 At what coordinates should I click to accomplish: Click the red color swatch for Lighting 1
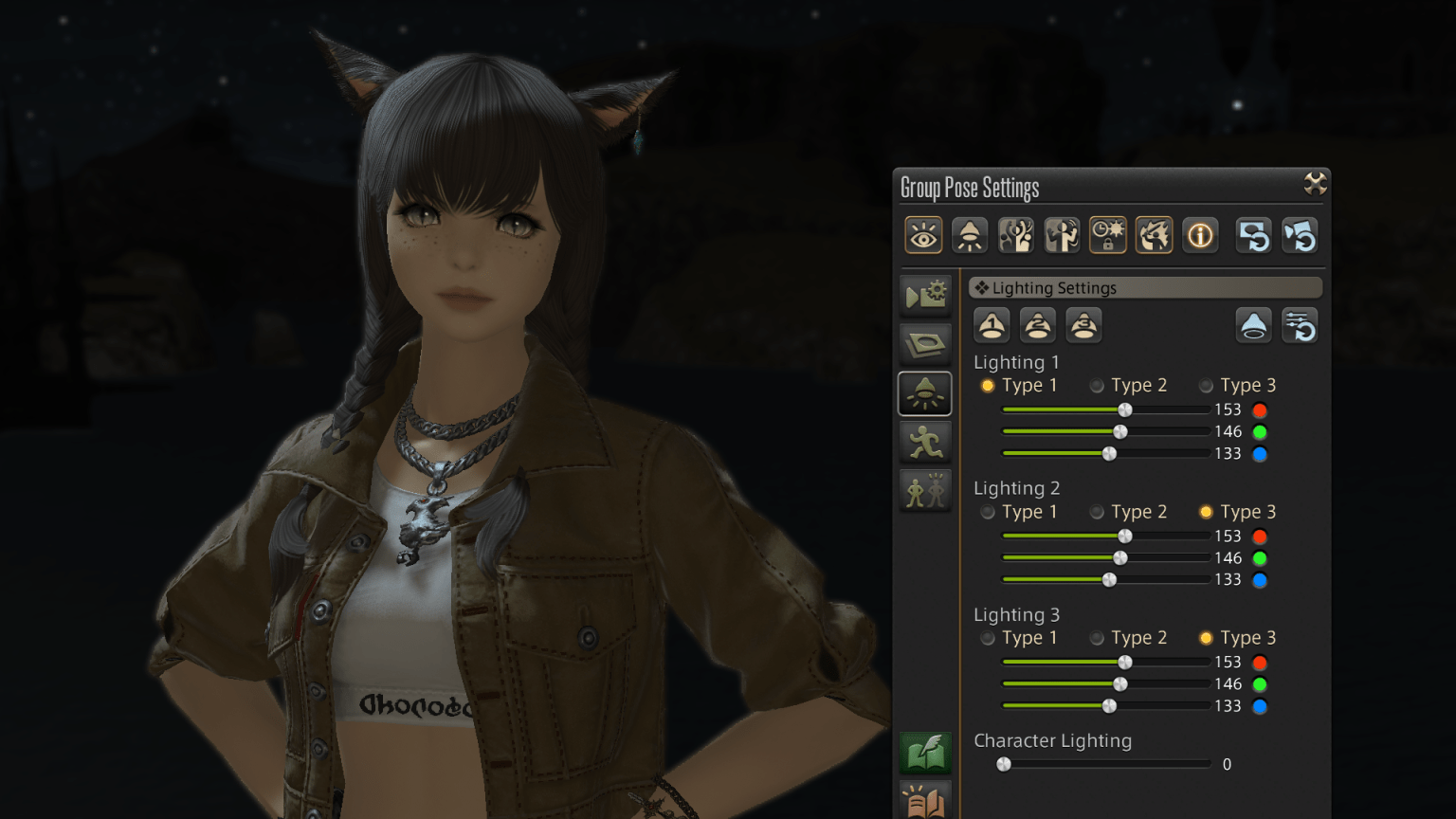[x=1260, y=409]
